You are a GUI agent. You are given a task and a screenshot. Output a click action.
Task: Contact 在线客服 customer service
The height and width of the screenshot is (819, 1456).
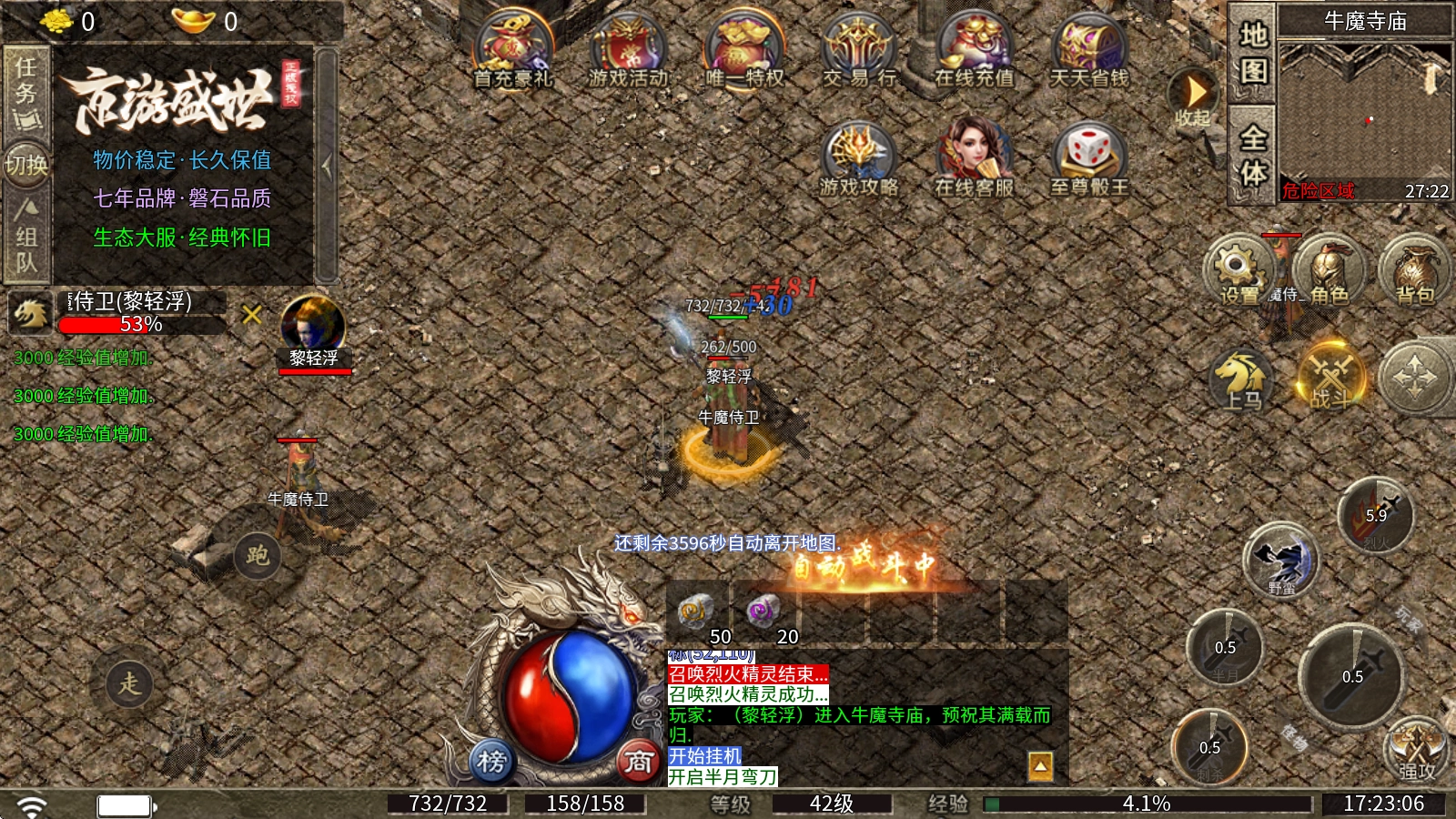click(x=974, y=159)
